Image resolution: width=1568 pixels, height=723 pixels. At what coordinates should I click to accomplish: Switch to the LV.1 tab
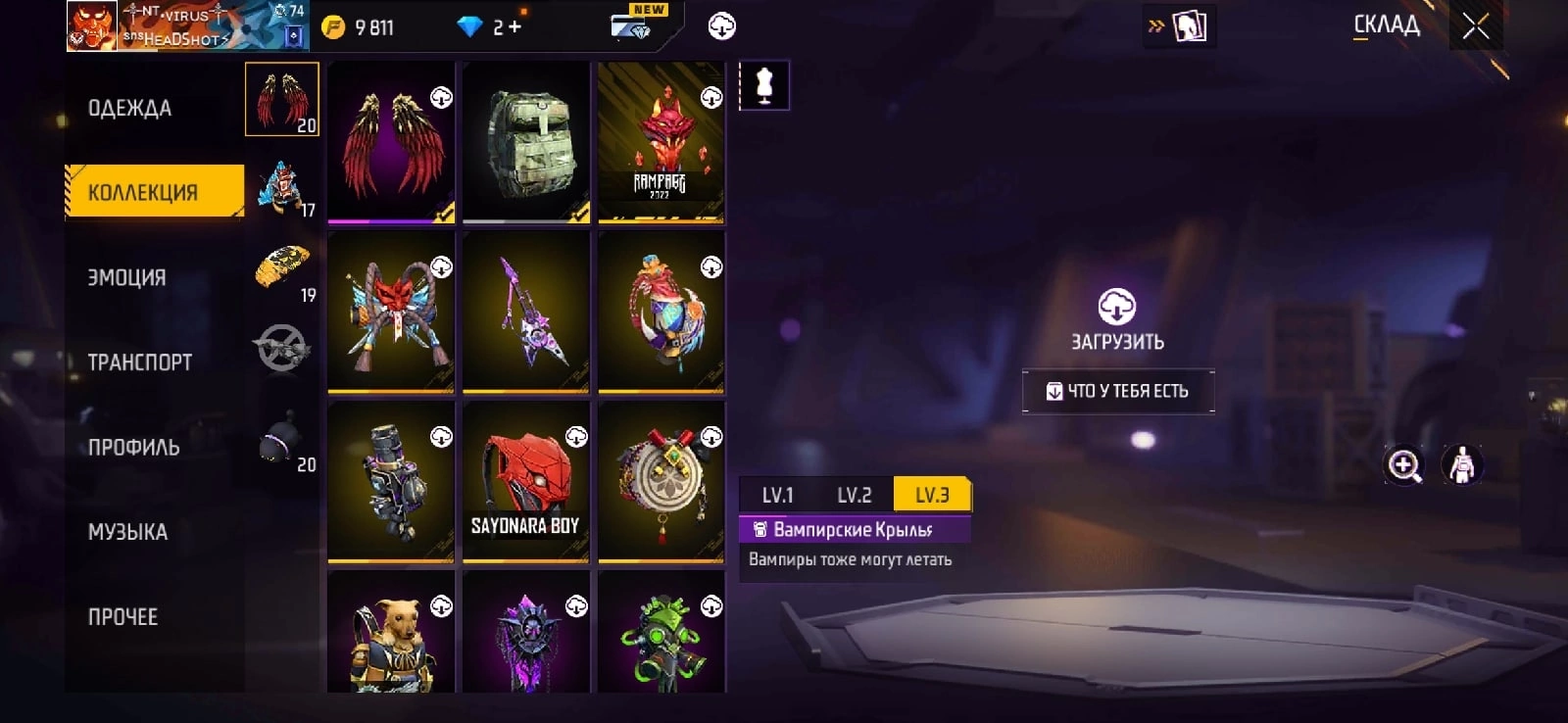pyautogui.click(x=777, y=495)
